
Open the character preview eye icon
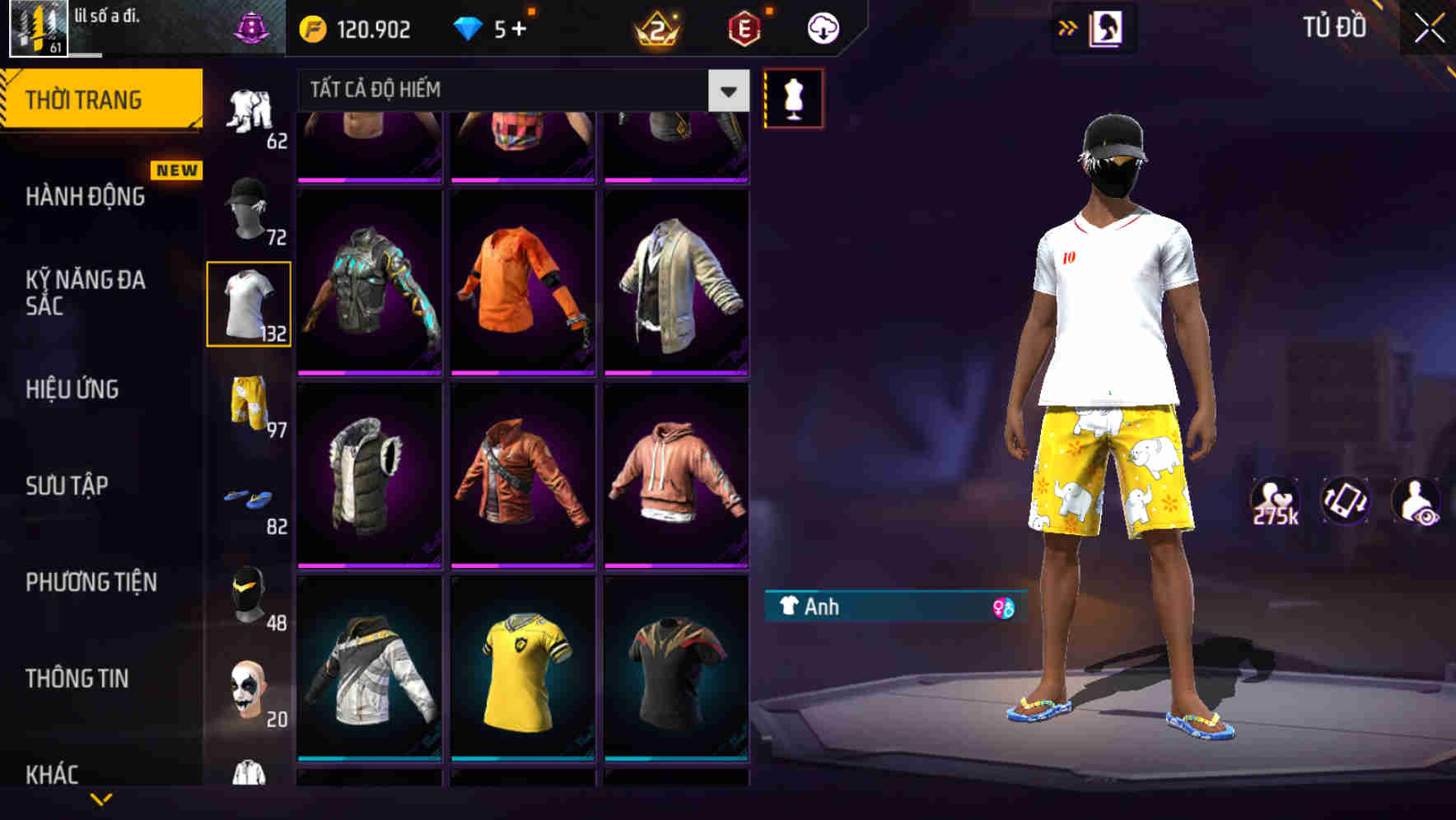[x=1415, y=501]
